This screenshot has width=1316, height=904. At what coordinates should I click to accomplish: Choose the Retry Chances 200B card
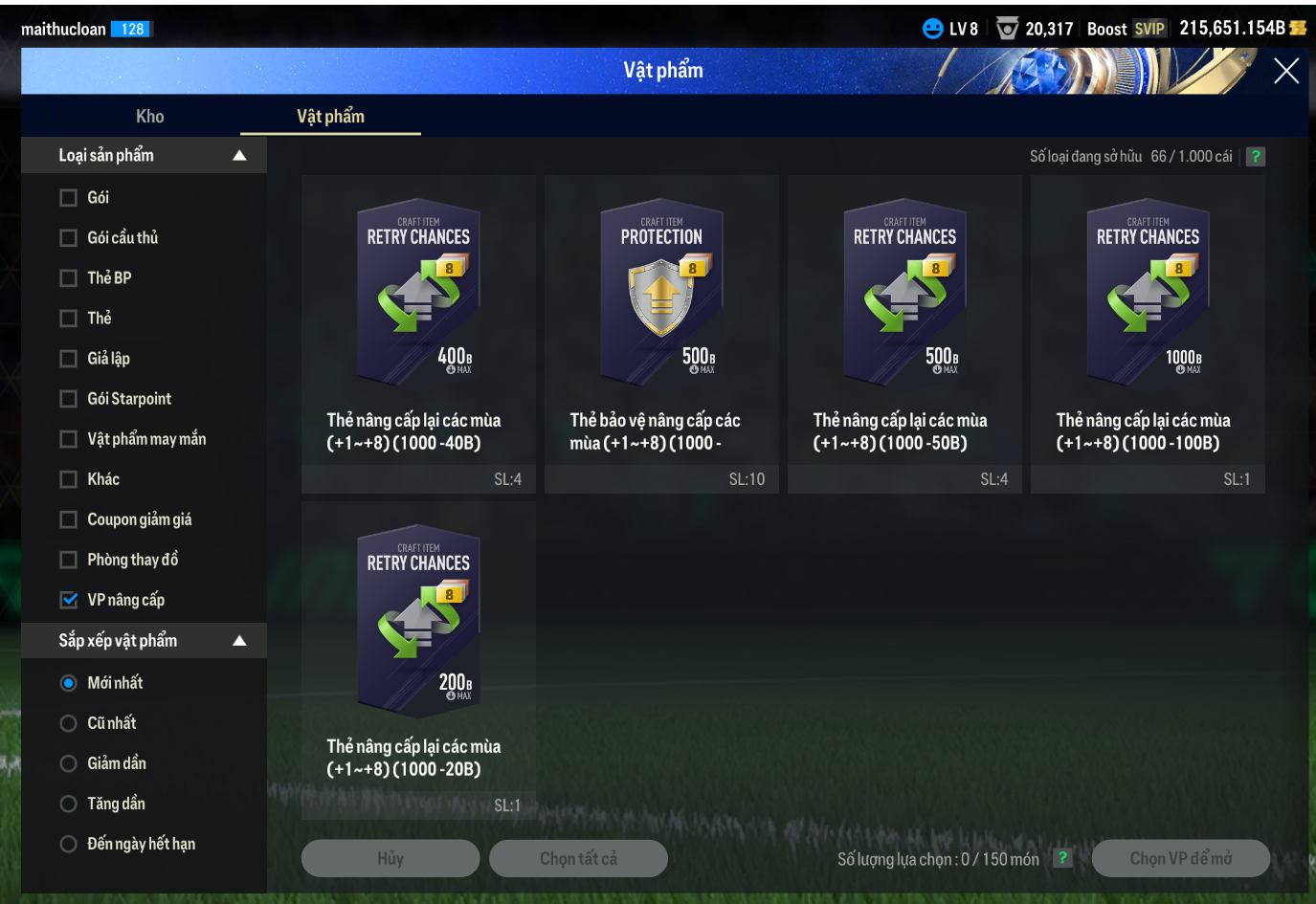[x=418, y=622]
